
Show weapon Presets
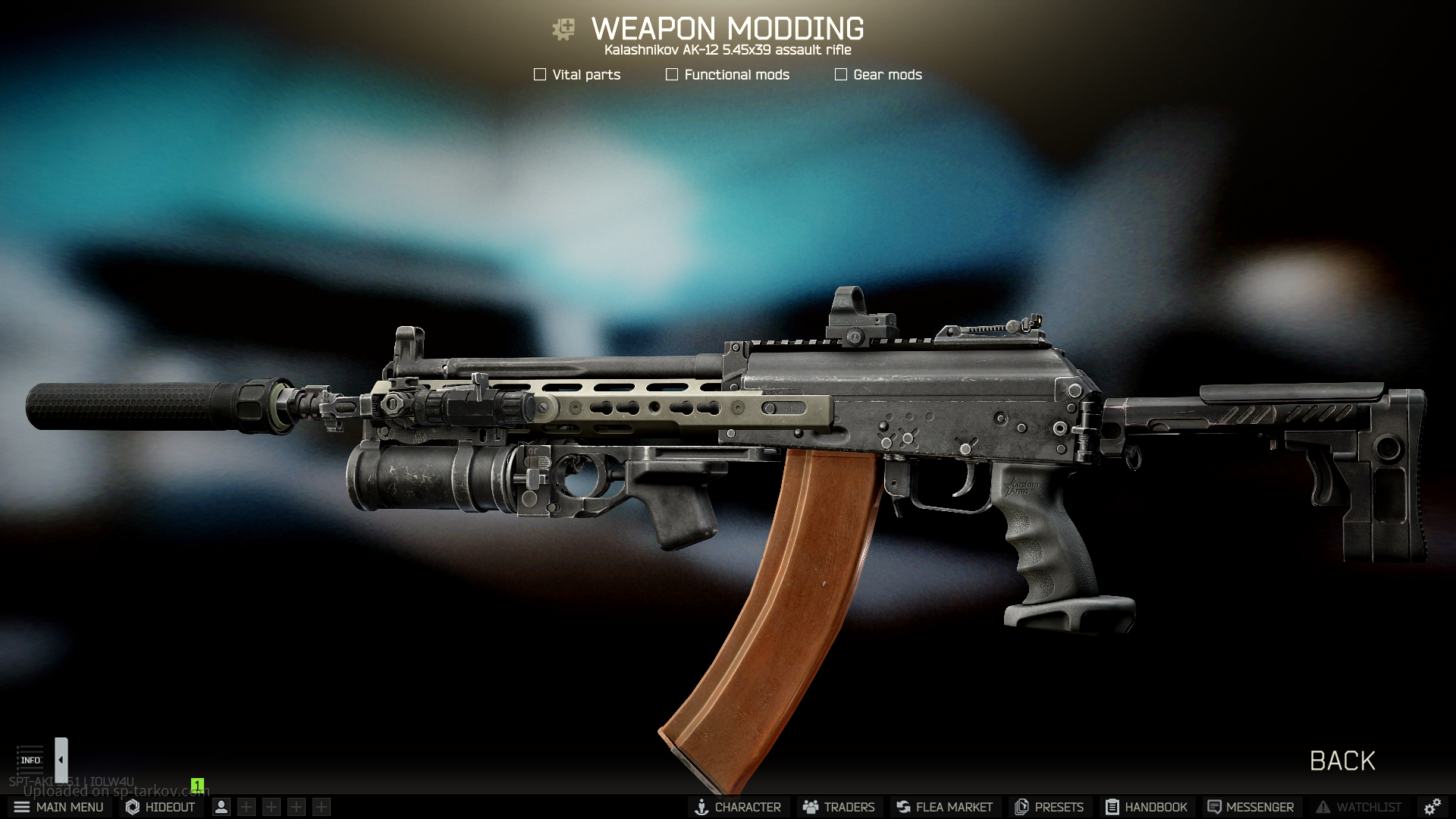1049,807
